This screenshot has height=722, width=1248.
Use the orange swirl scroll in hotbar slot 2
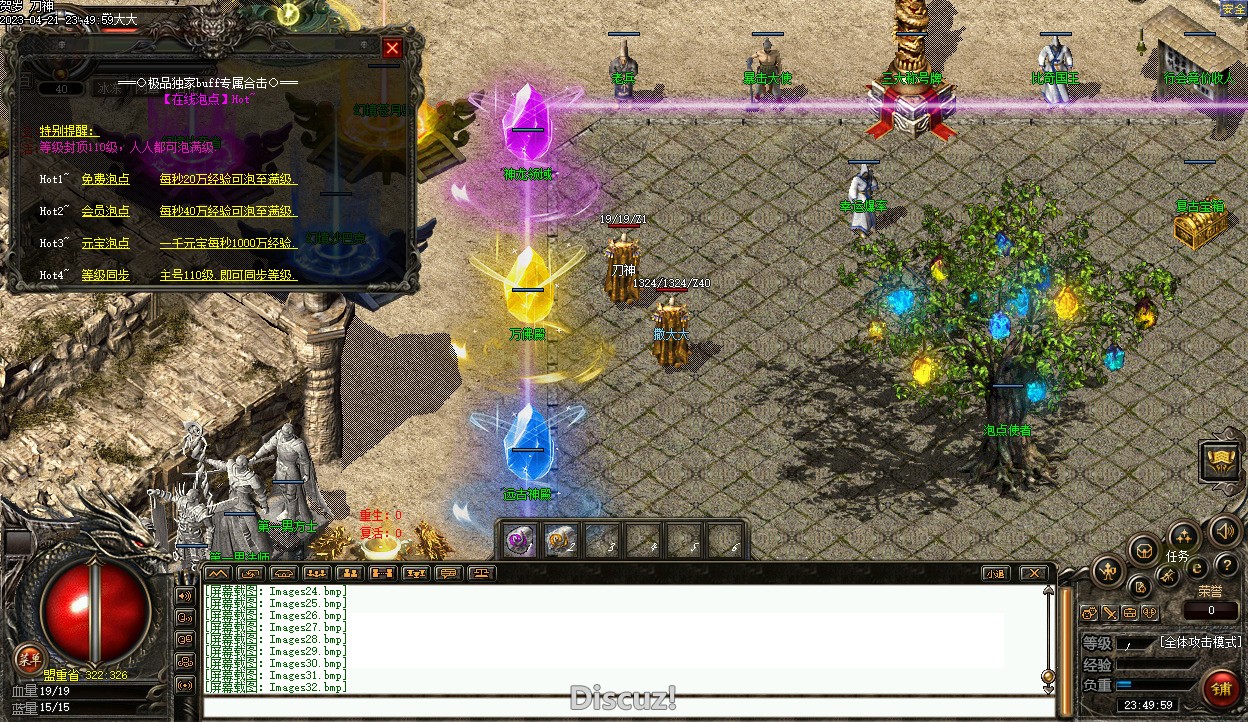[x=560, y=541]
